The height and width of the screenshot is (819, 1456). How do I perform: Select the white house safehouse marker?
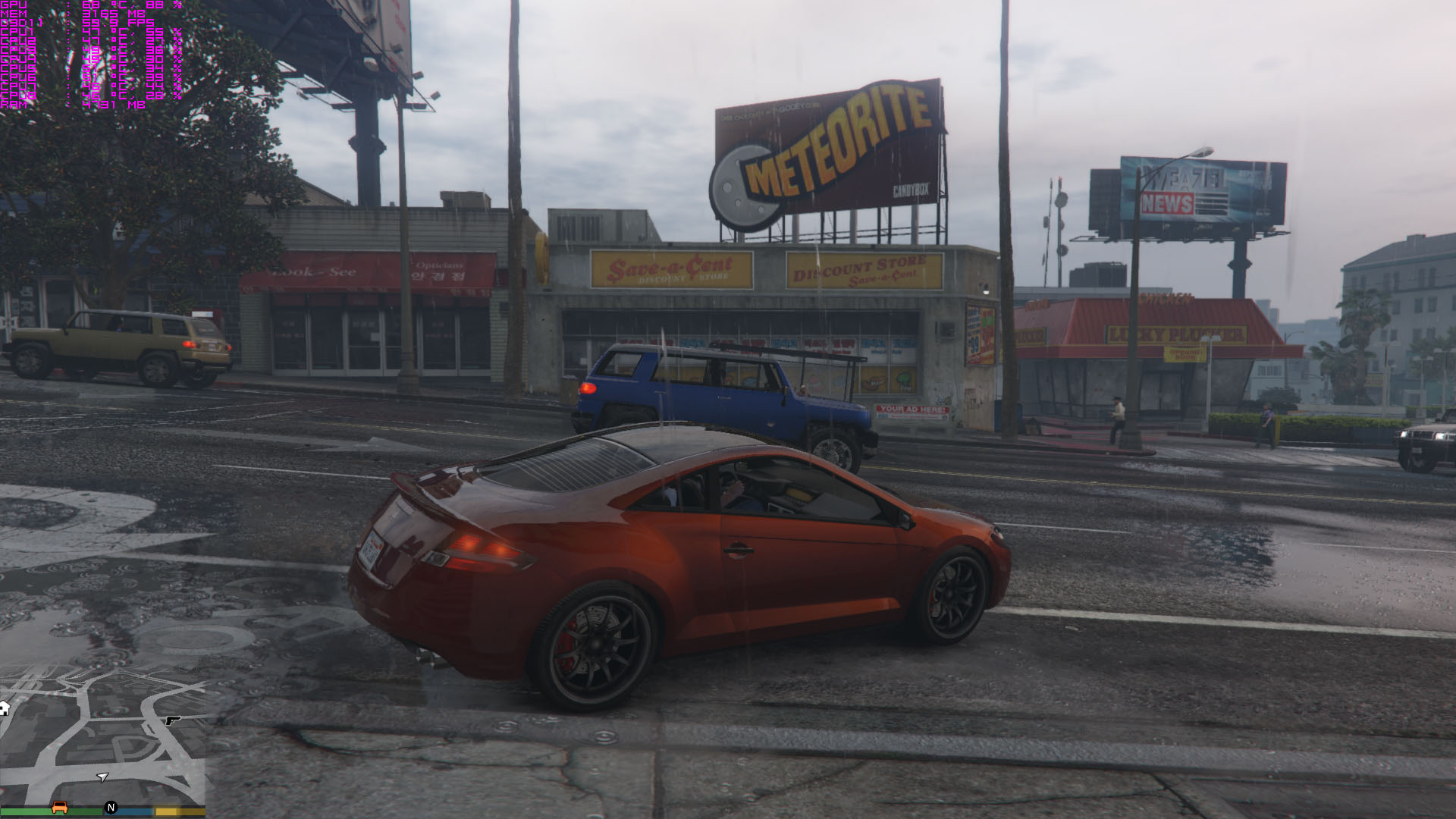click(x=4, y=708)
